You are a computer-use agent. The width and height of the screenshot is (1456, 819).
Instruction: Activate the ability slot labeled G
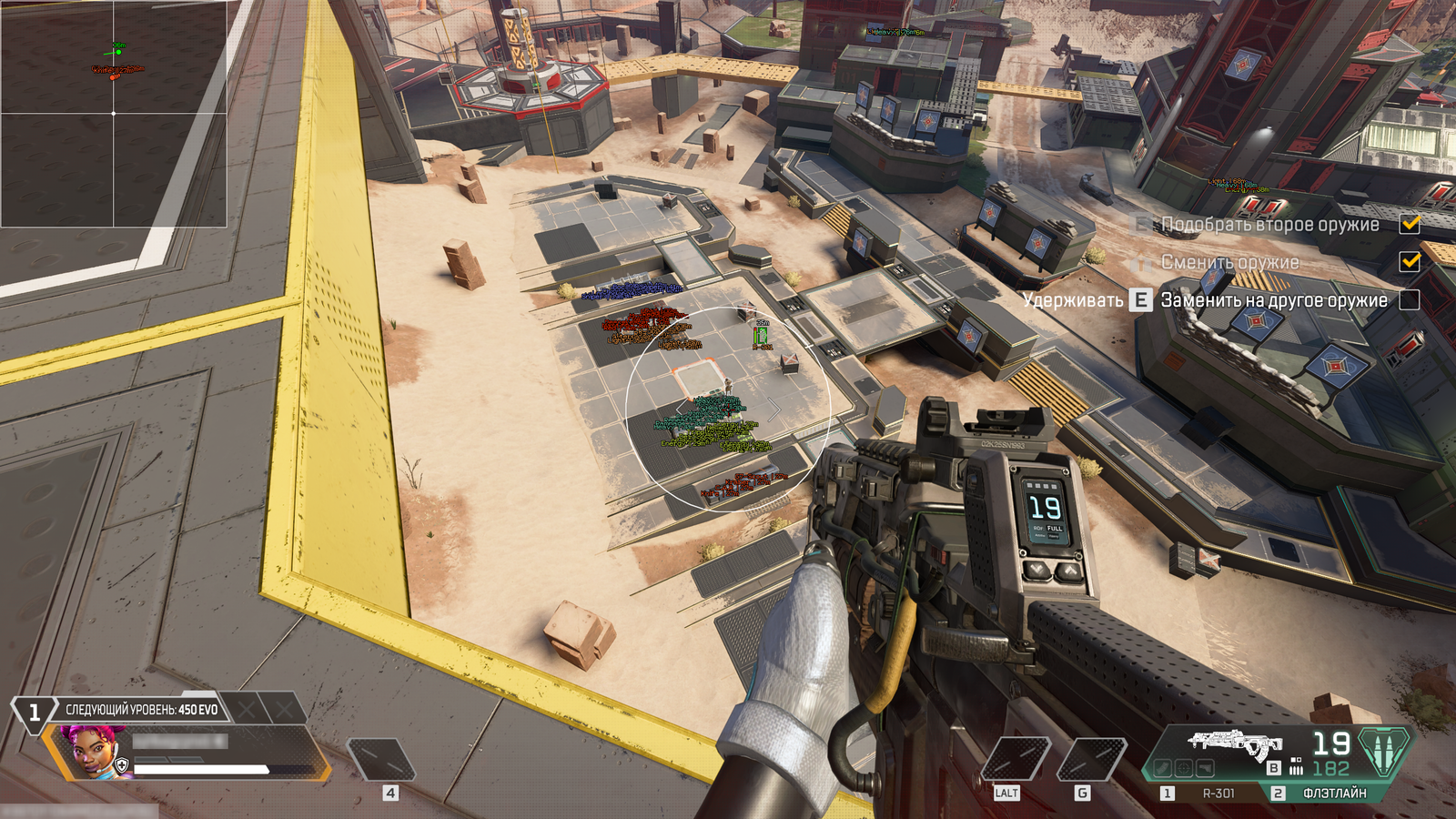pyautogui.click(x=1090, y=760)
